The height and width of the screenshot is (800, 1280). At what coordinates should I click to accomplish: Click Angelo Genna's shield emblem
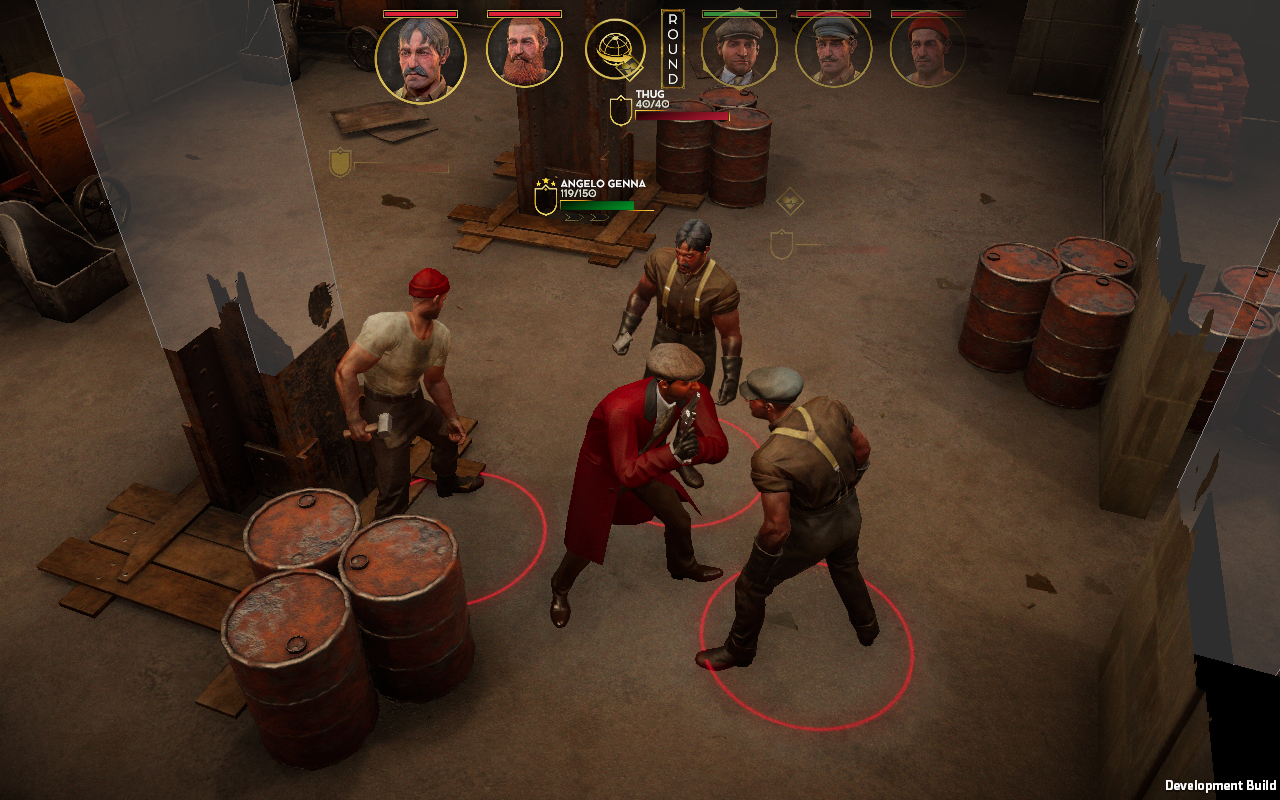545,201
